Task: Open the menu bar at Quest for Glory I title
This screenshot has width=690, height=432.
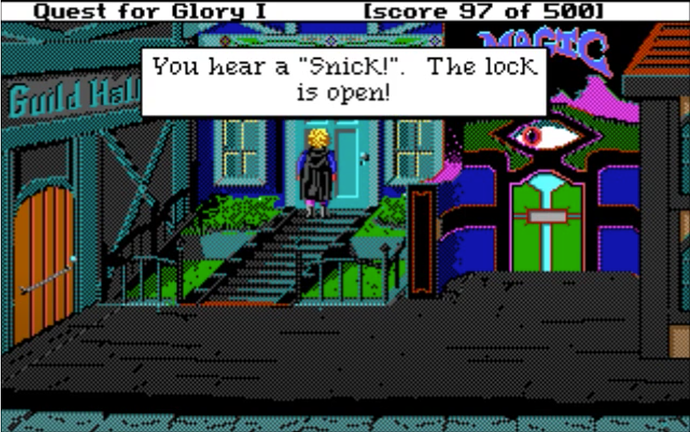Action: point(130,10)
